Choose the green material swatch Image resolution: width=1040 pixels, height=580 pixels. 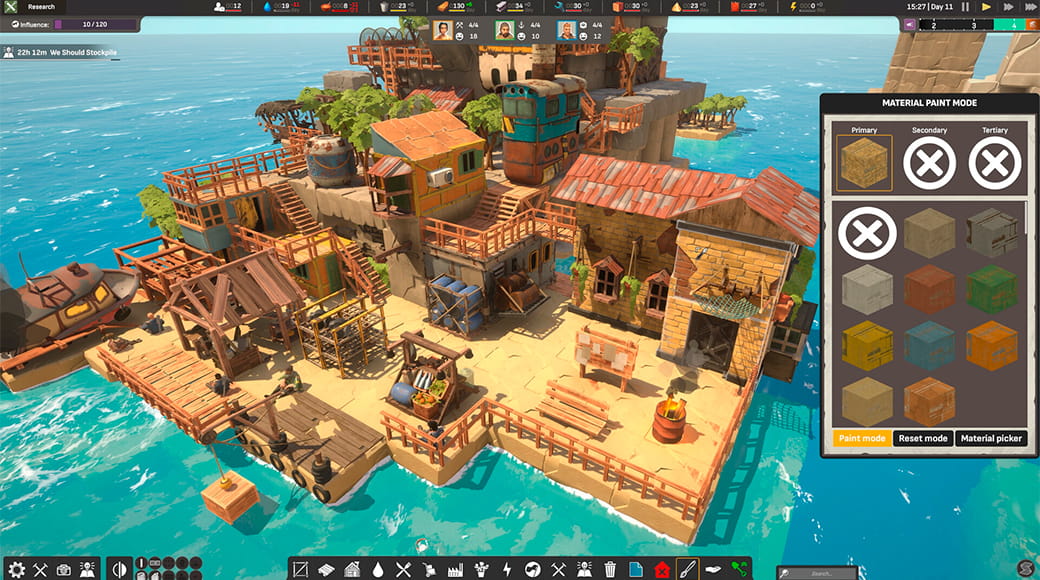coord(991,289)
